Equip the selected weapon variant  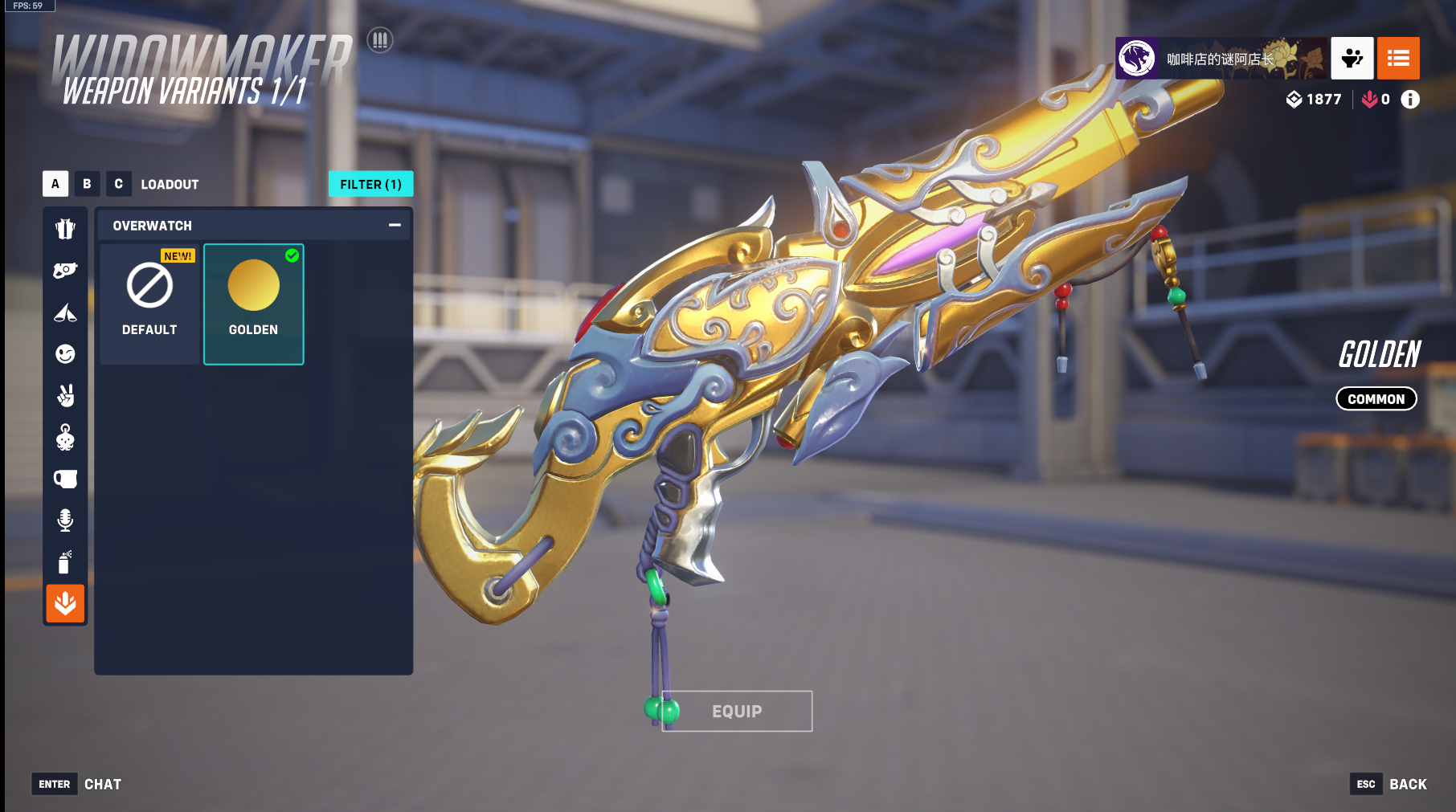pyautogui.click(x=736, y=711)
